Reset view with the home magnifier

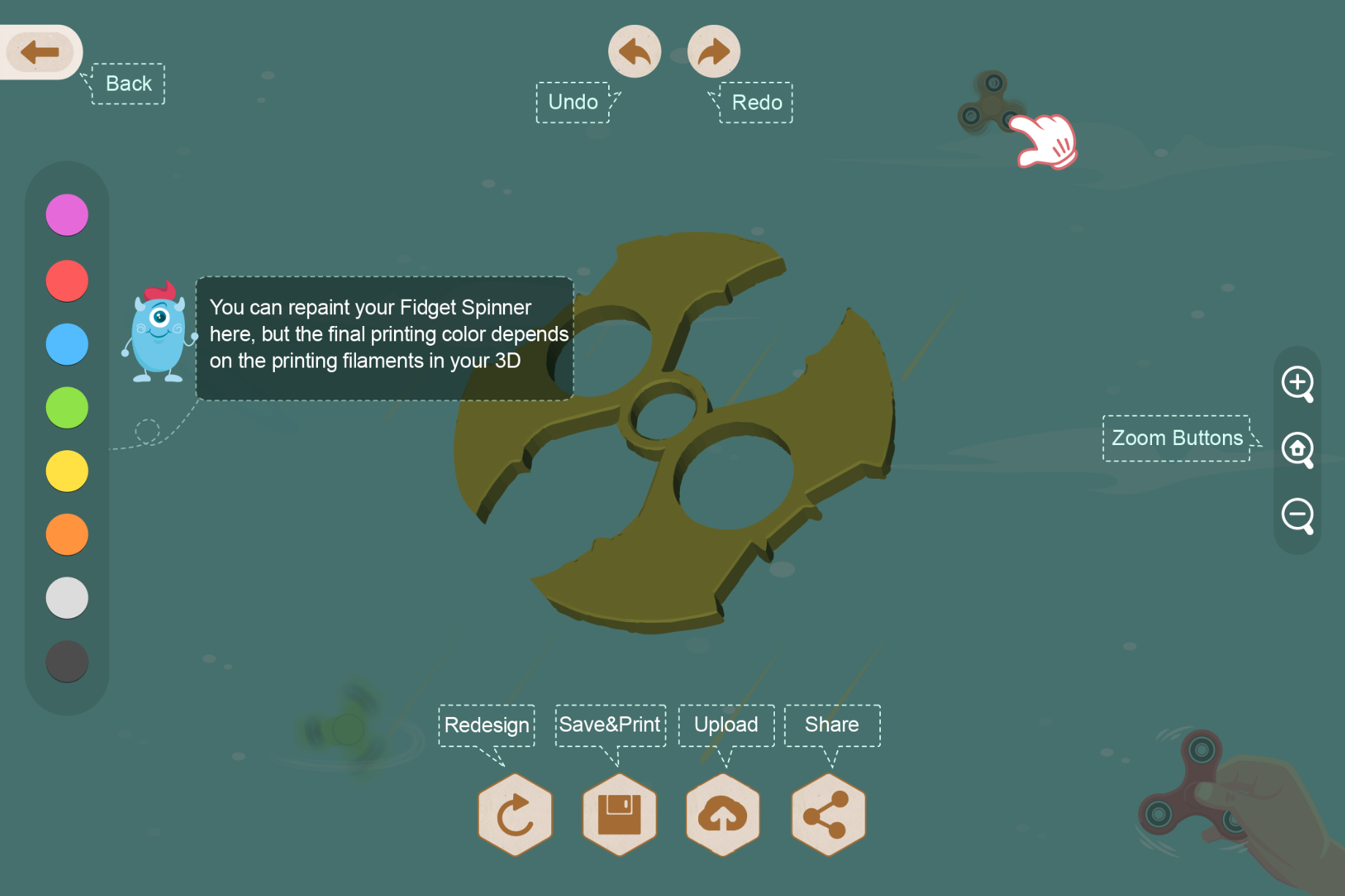point(1297,449)
